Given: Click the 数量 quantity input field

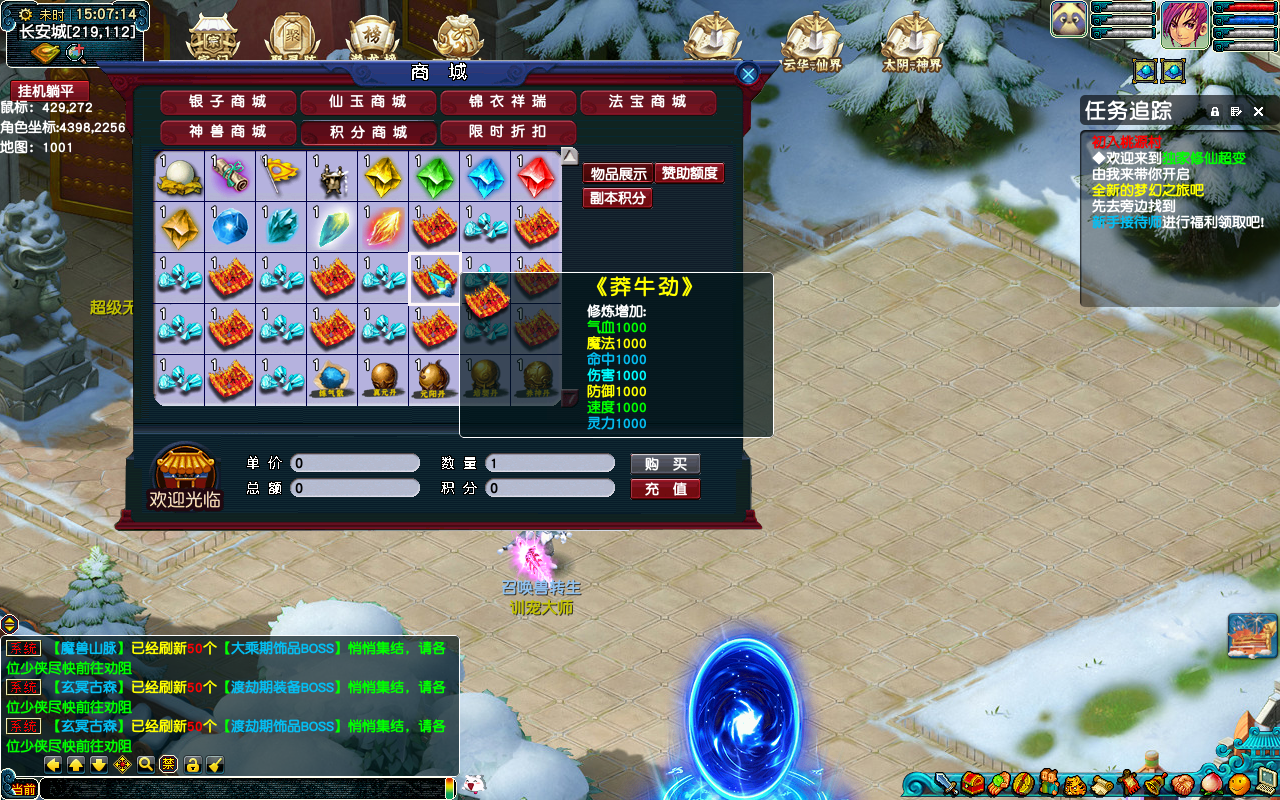Looking at the screenshot, I should point(549,464).
